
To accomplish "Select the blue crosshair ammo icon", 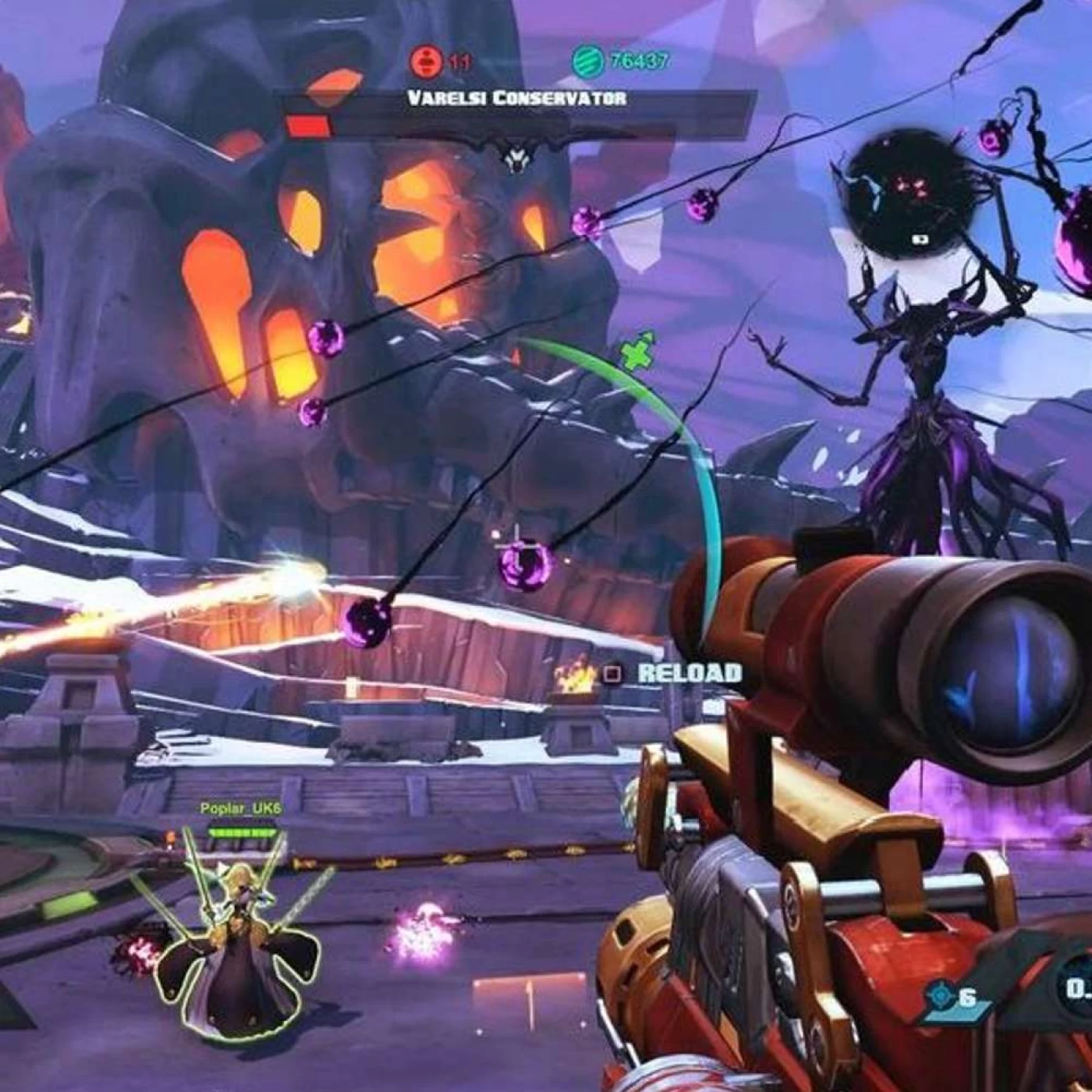I will coord(941,996).
